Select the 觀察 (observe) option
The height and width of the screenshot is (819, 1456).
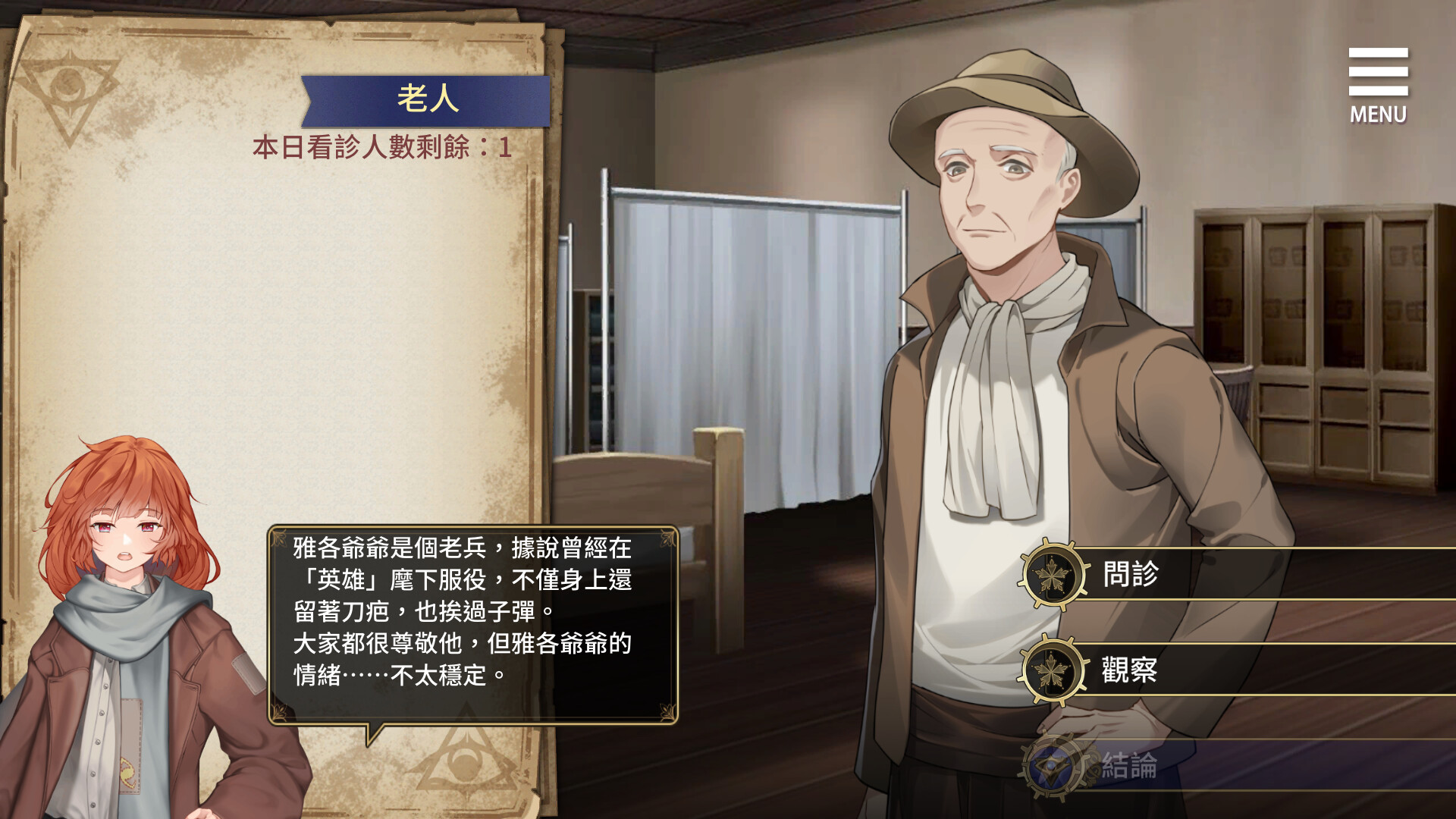tap(1130, 670)
